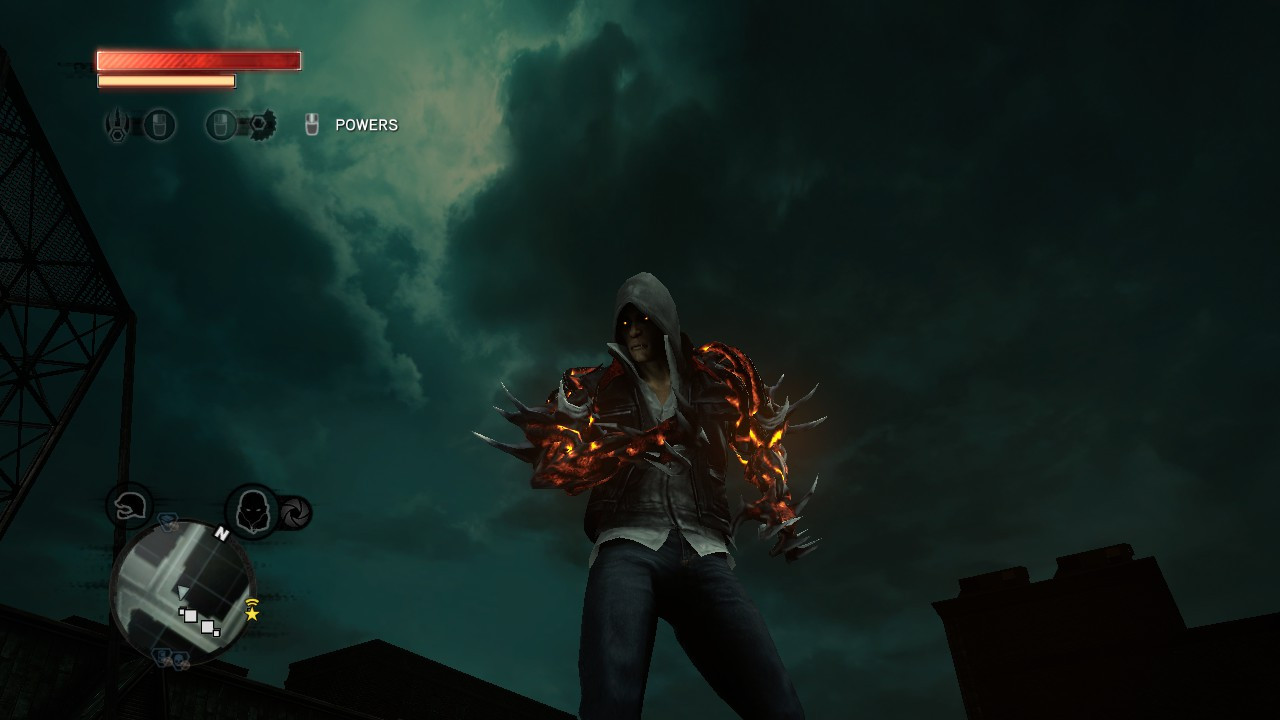The width and height of the screenshot is (1280, 720).
Task: Click the hexagonal weapon mod icon
Action: [x=117, y=134]
